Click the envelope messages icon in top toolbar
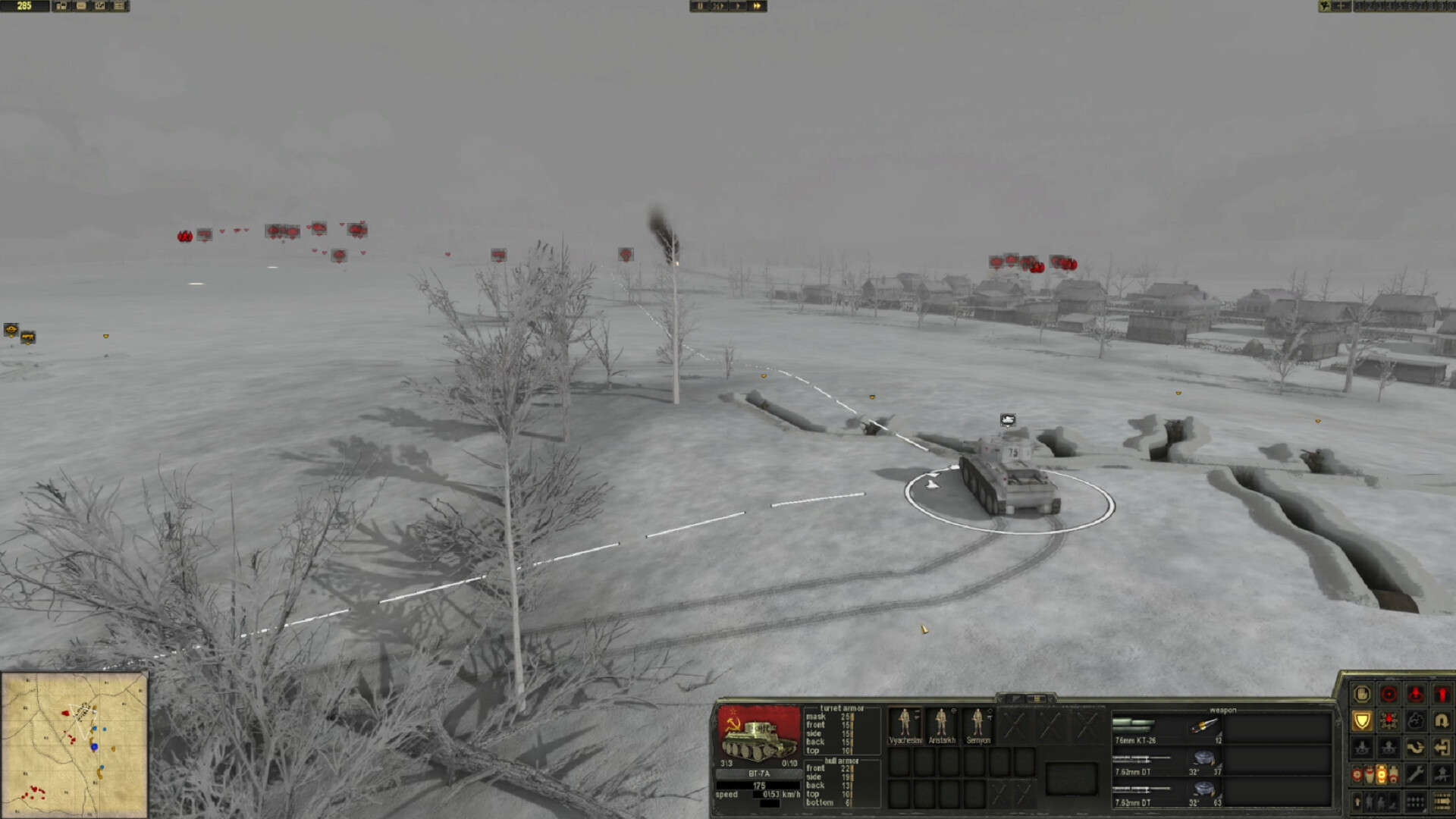The width and height of the screenshot is (1456, 819). pos(80,6)
